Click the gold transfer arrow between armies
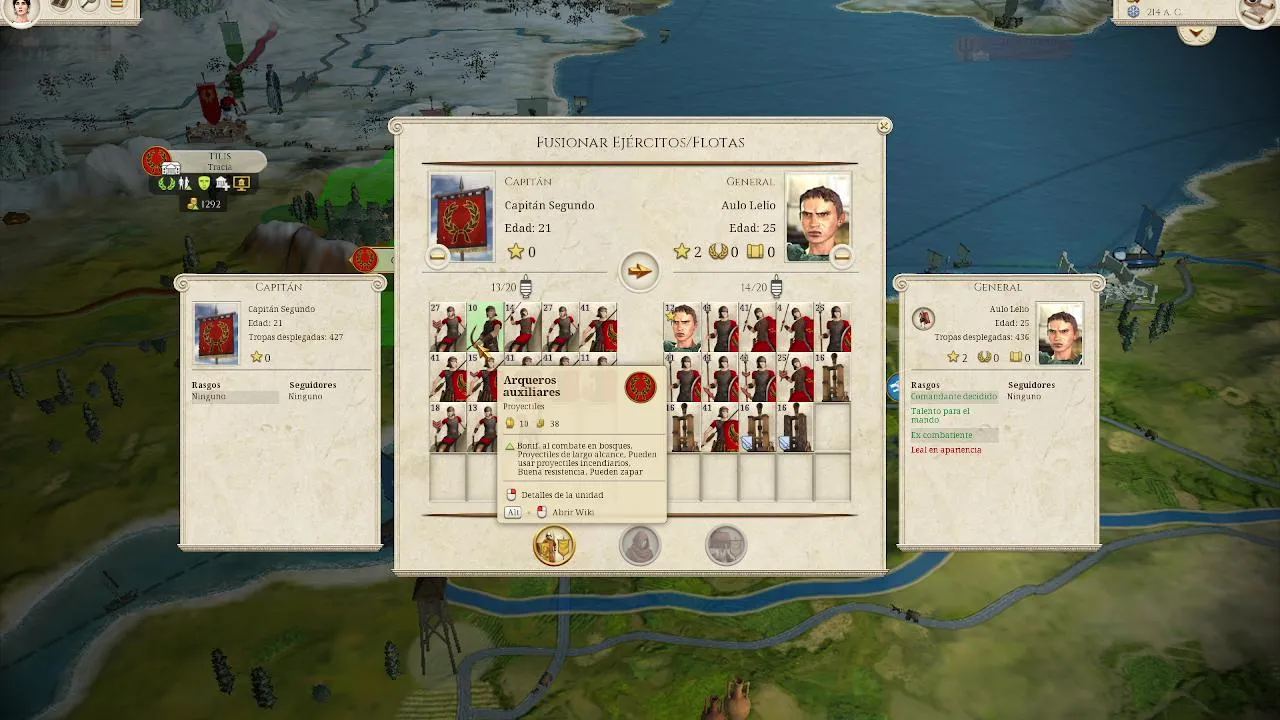The height and width of the screenshot is (720, 1280). click(x=639, y=271)
